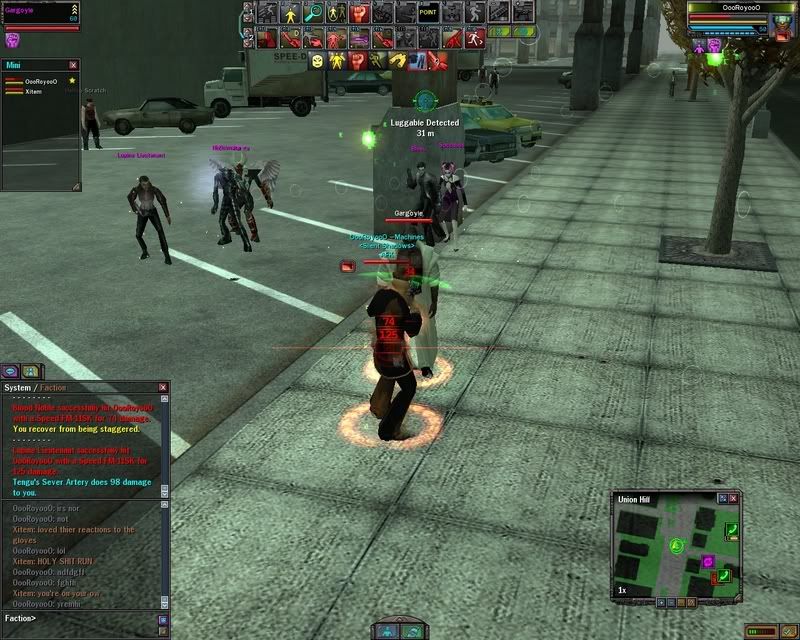Activate the yellow POINT ability
The width and height of the screenshot is (800, 640).
point(428,13)
